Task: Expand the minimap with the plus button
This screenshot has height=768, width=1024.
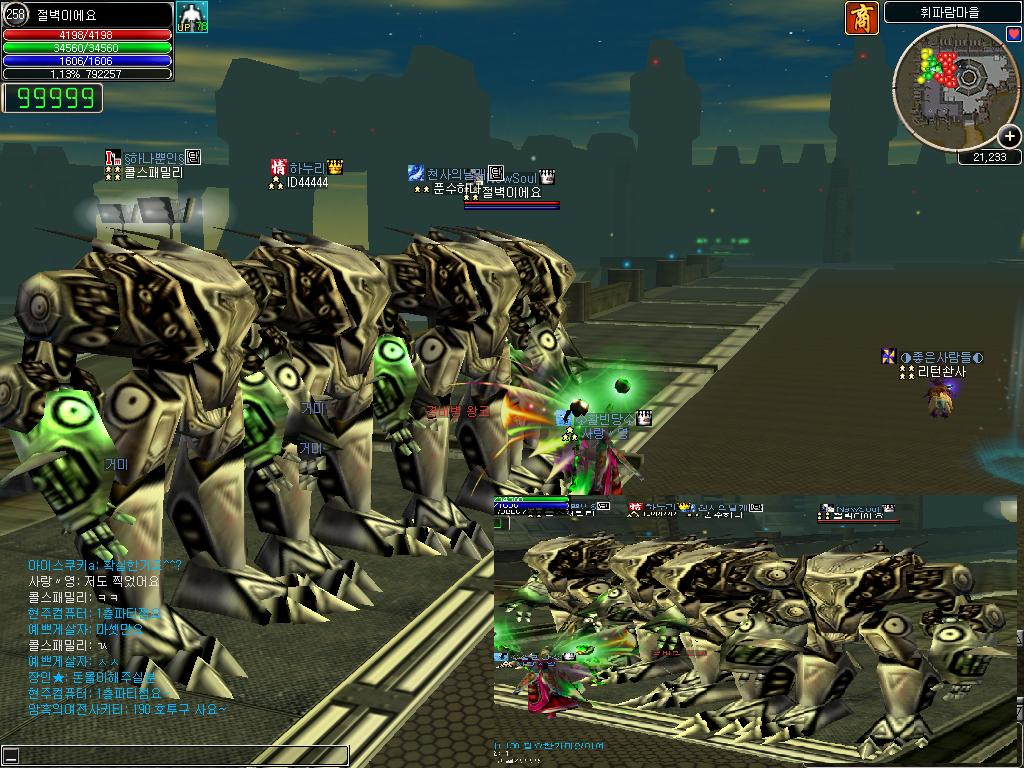Action: (1010, 137)
